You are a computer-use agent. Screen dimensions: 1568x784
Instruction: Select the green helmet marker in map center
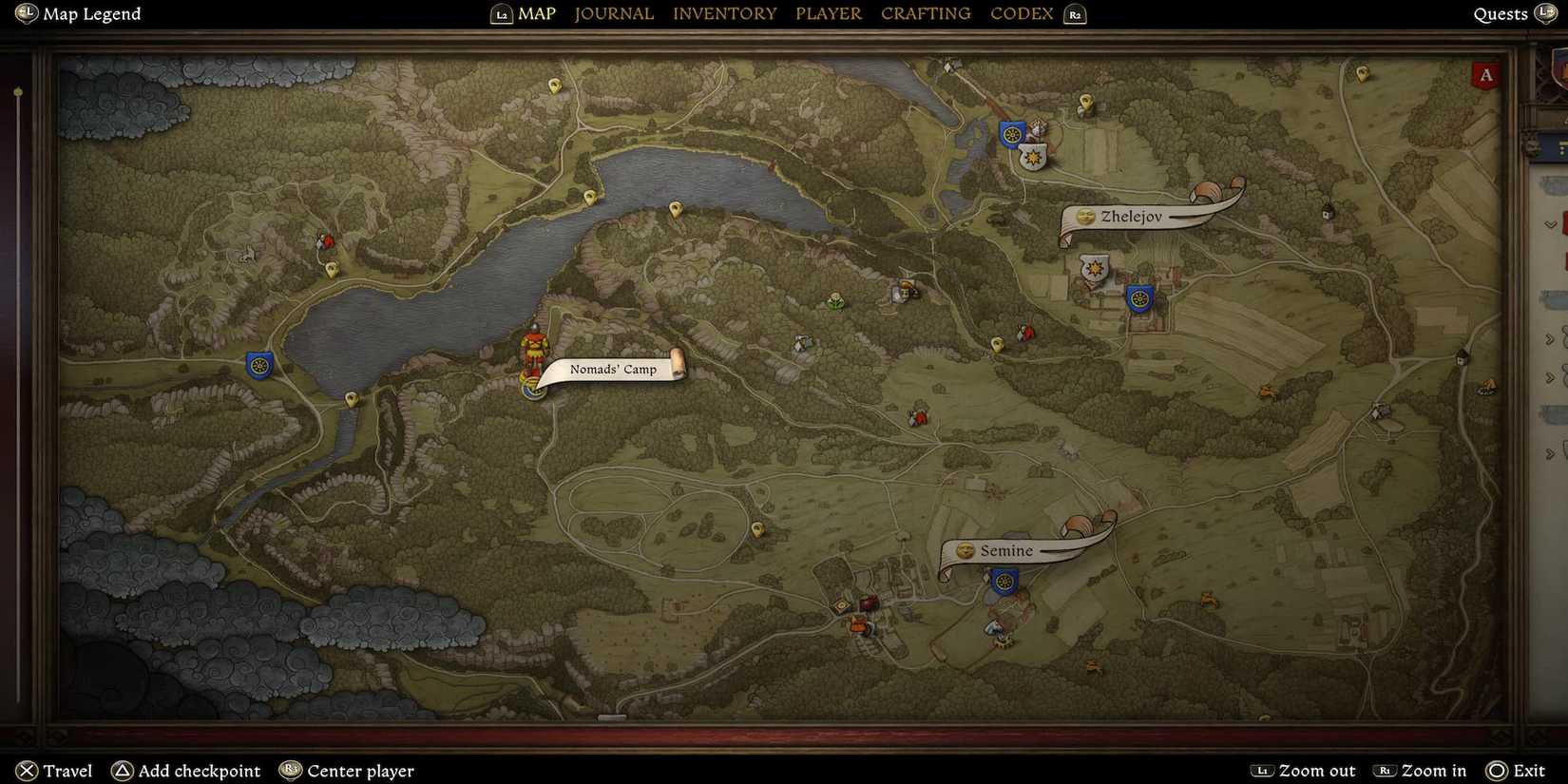833,301
